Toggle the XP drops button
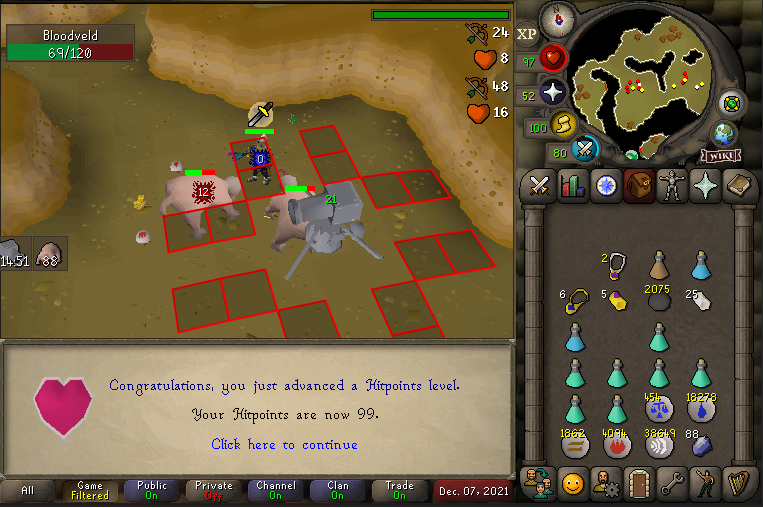 [x=526, y=33]
